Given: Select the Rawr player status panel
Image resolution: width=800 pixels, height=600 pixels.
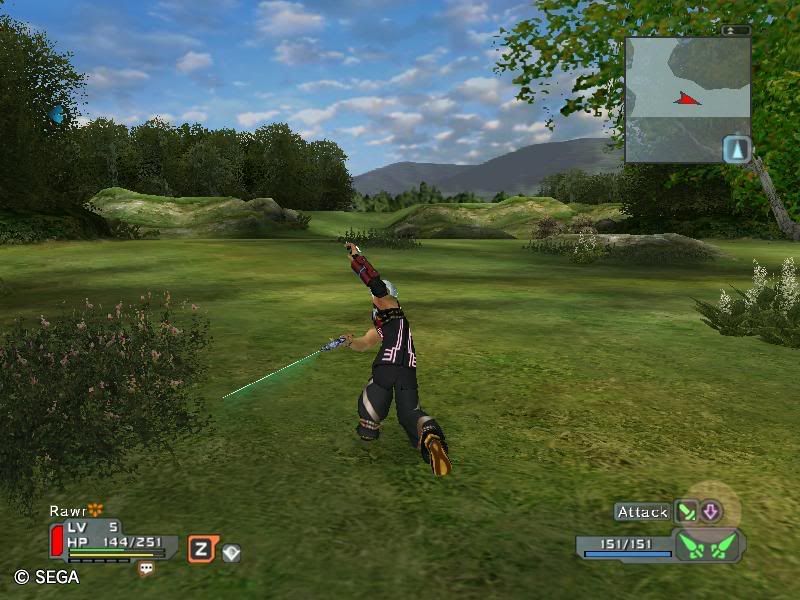Looking at the screenshot, I should pos(110,539).
